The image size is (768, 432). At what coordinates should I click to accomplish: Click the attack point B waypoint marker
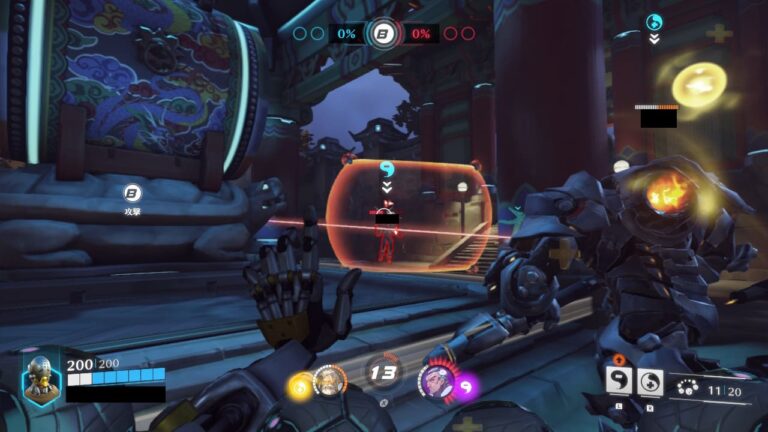point(132,193)
